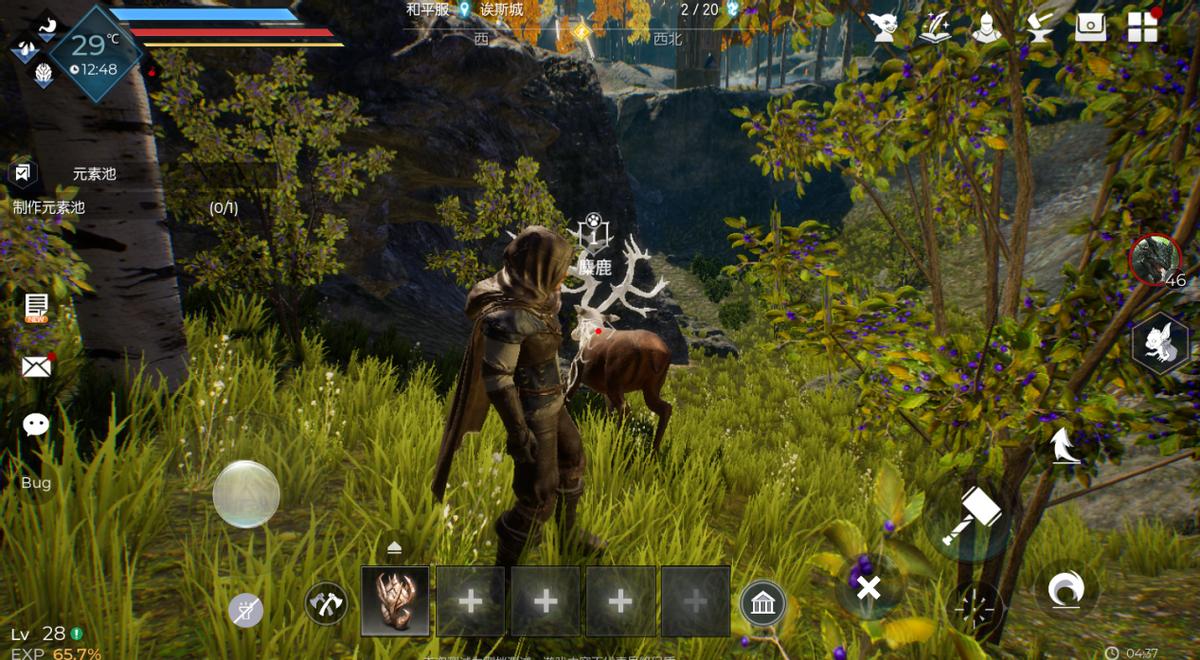Screen dimensions: 1200x660
Task: Open the chat speech bubble
Action: 36,425
